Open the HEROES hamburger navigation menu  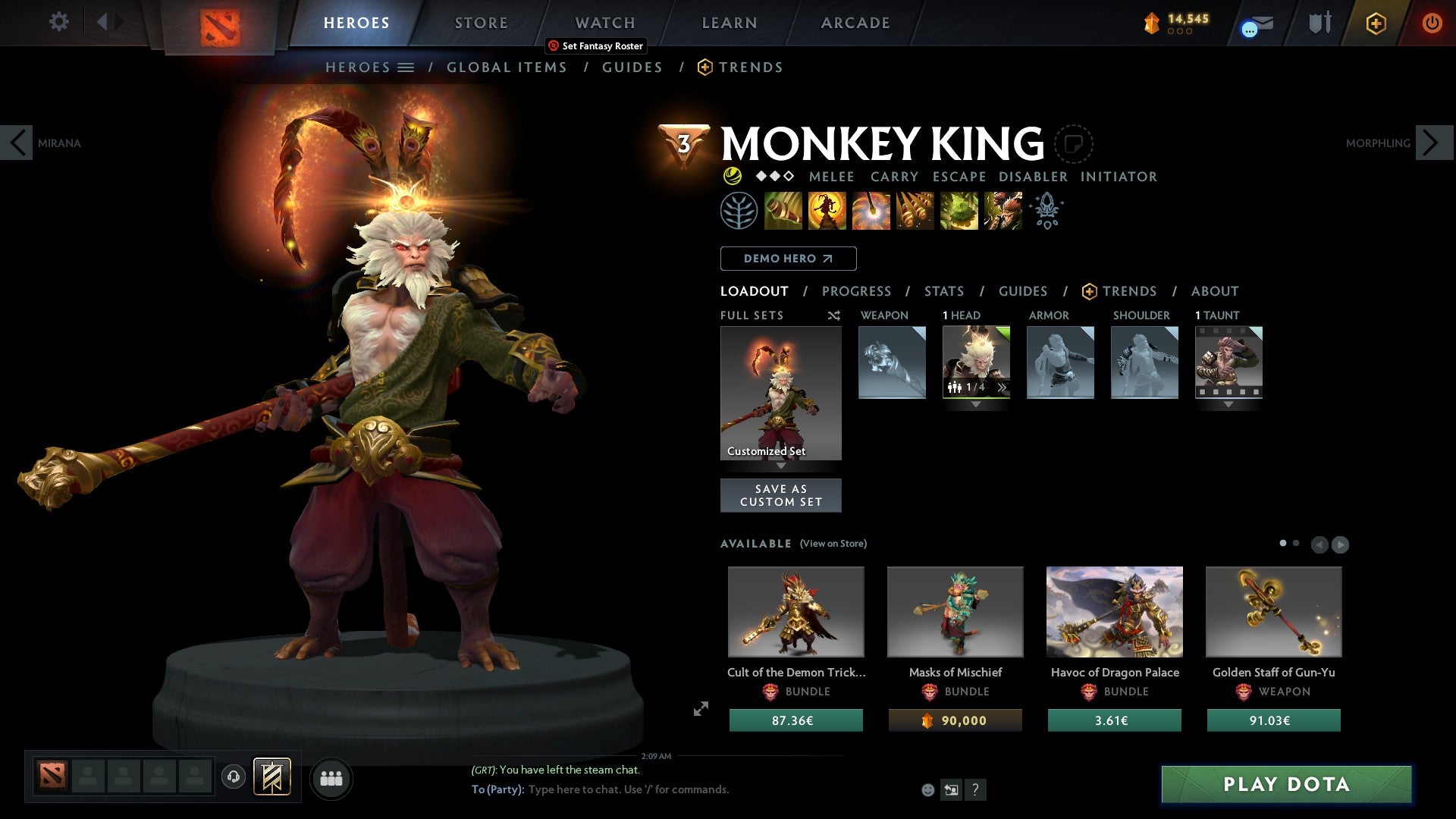tap(407, 67)
